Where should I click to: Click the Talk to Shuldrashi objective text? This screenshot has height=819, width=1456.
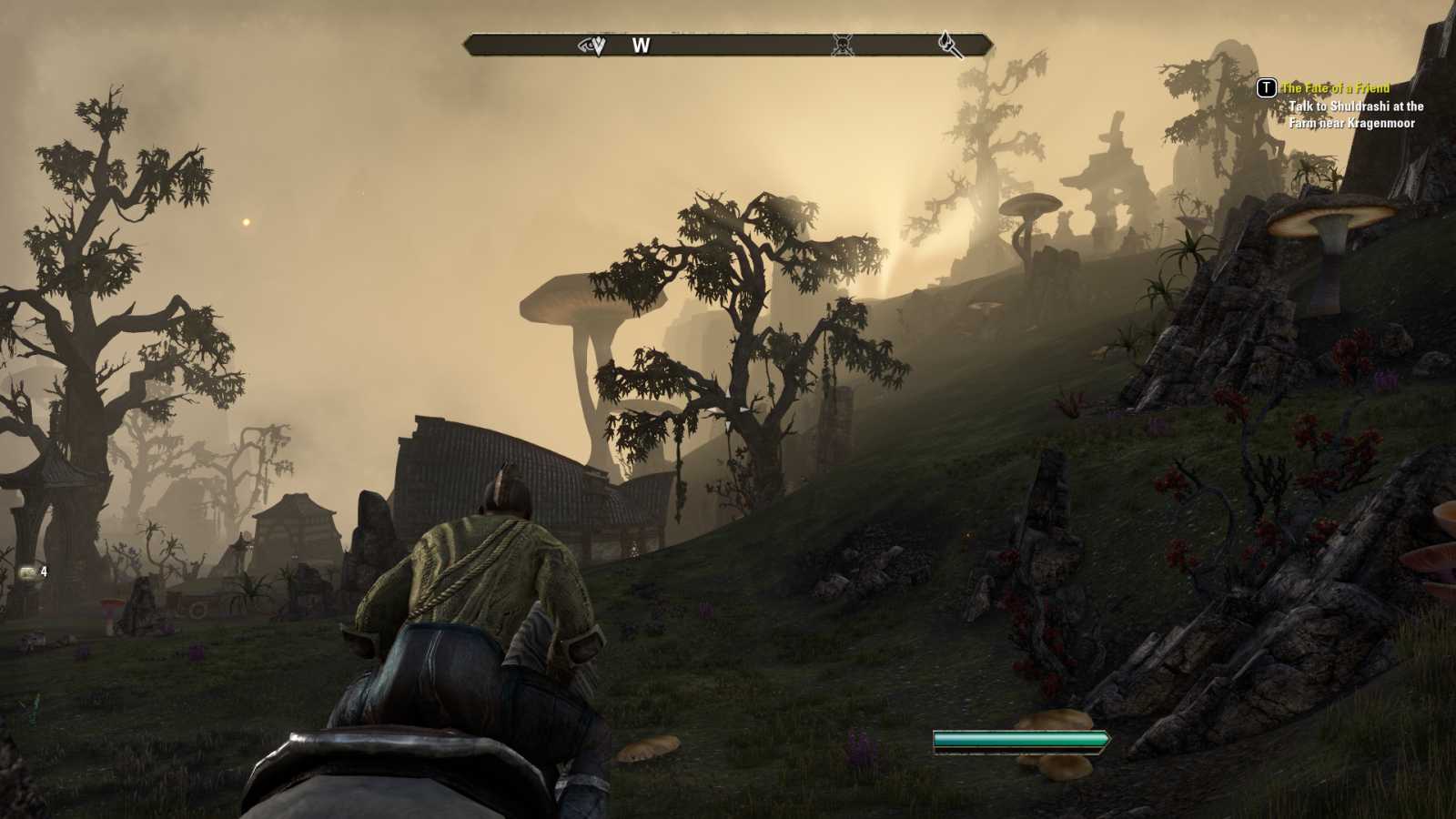(x=1355, y=115)
